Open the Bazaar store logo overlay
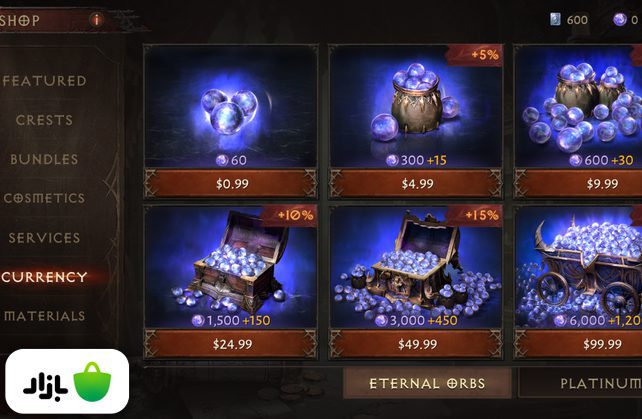This screenshot has width=642, height=419. coord(65,381)
